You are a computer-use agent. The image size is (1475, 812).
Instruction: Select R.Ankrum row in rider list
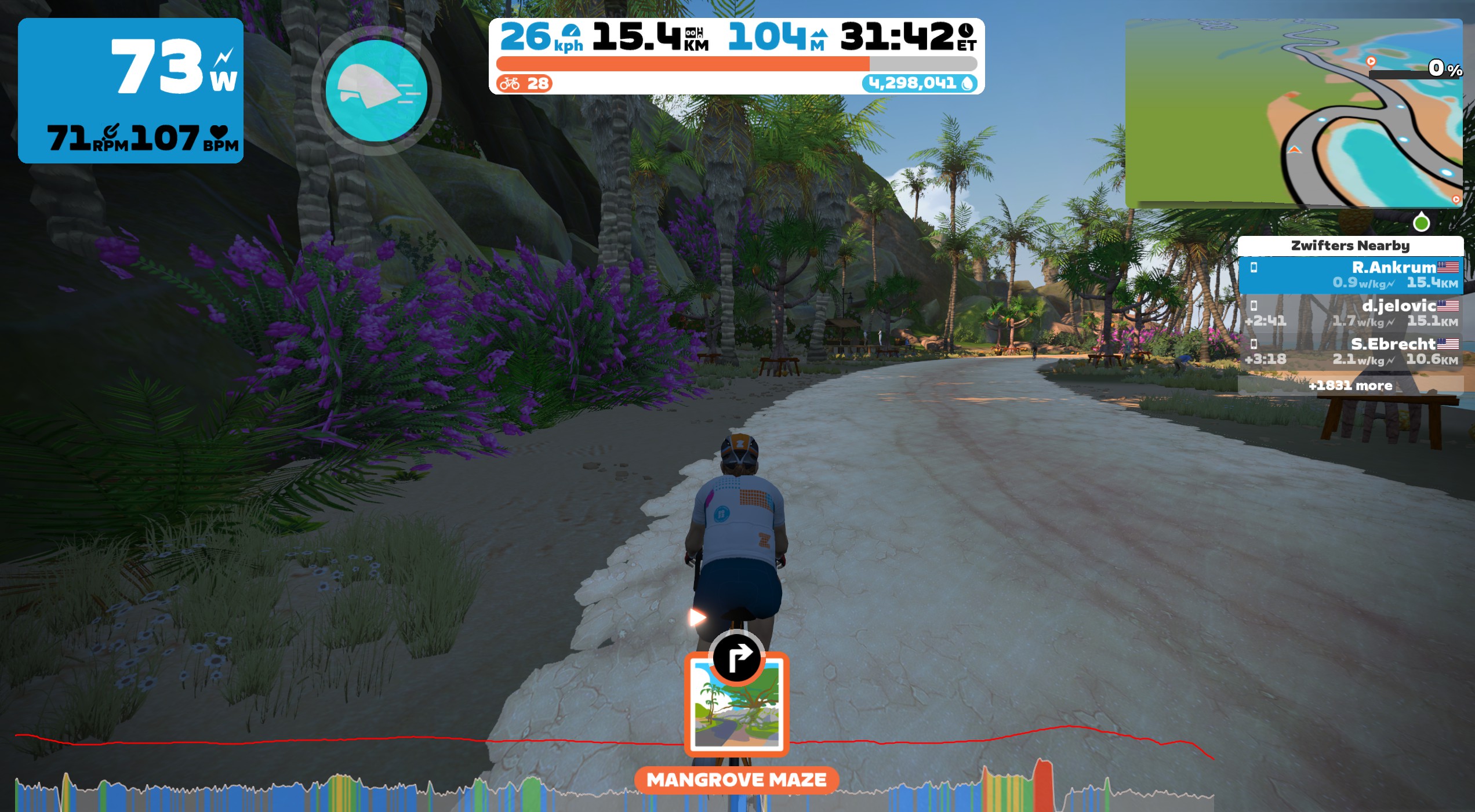[1350, 275]
